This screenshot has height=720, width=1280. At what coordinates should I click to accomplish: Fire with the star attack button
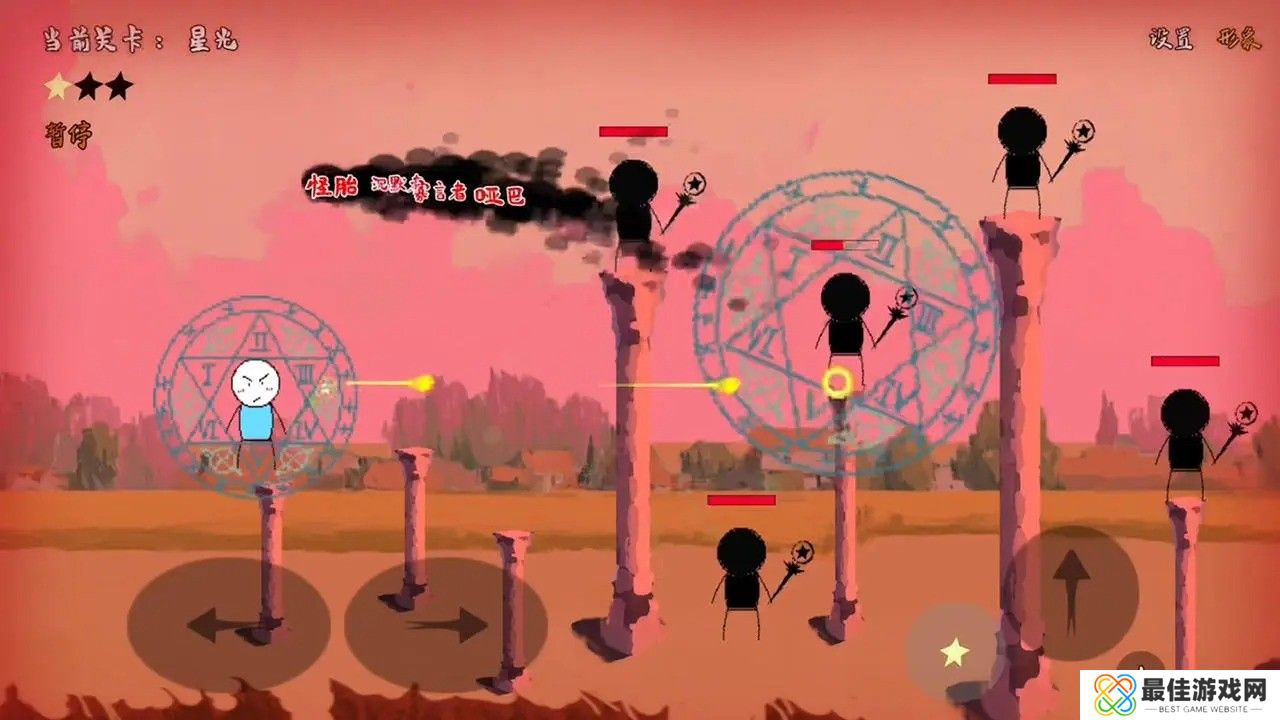click(x=955, y=653)
